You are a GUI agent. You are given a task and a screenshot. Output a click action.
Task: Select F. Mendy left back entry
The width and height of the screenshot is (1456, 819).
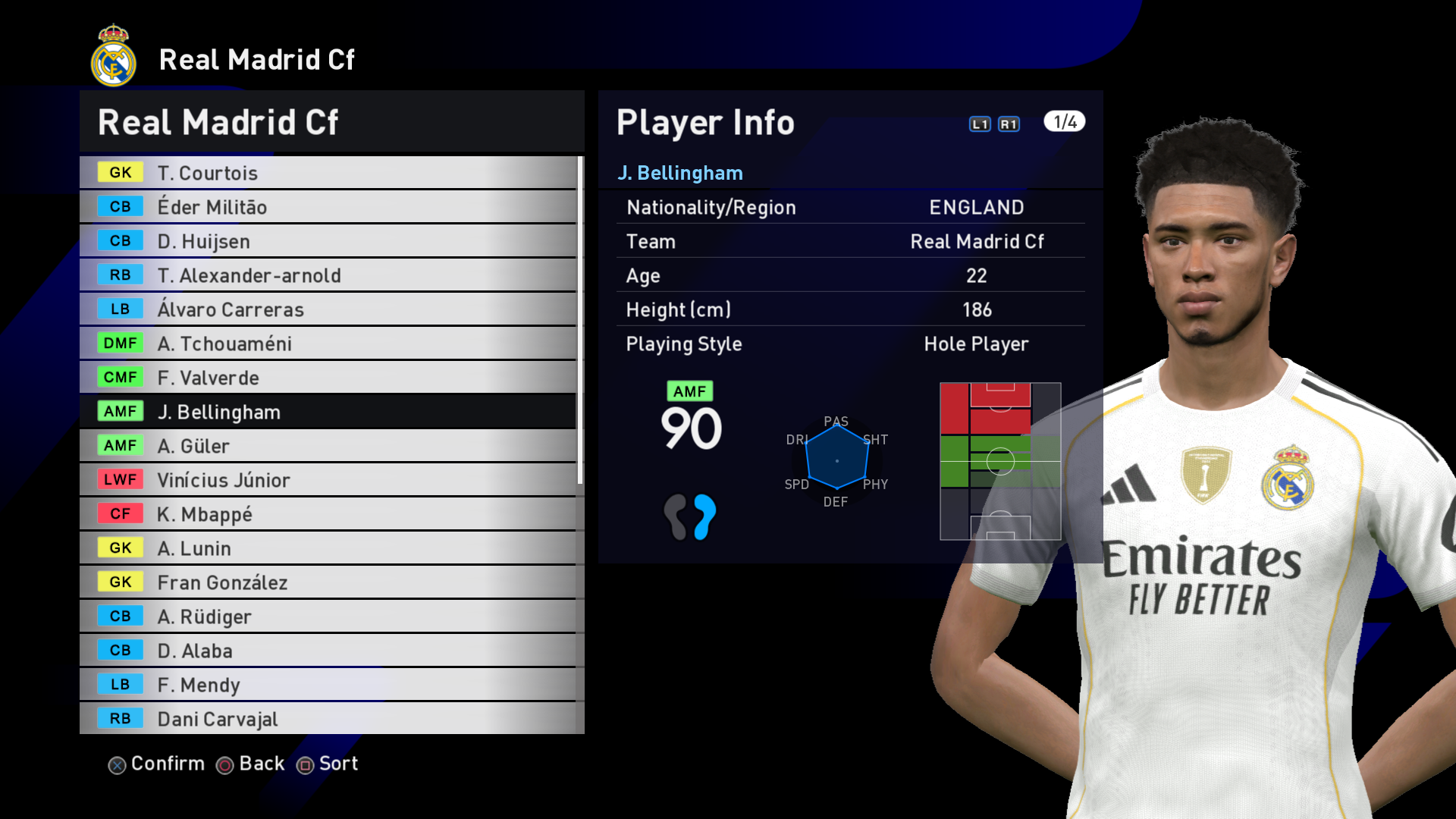pyautogui.click(x=328, y=685)
